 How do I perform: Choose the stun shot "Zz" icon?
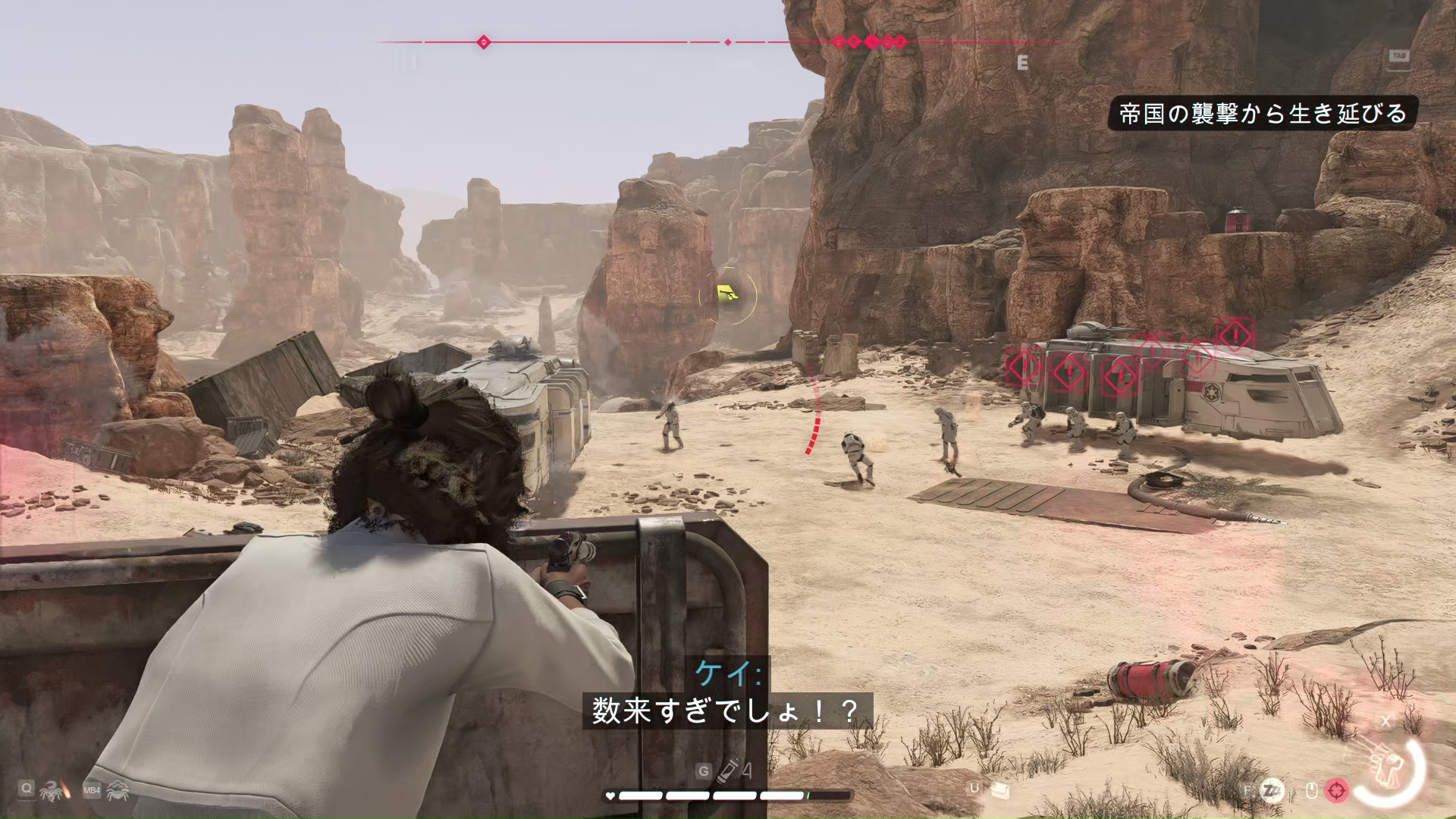coord(1272,791)
